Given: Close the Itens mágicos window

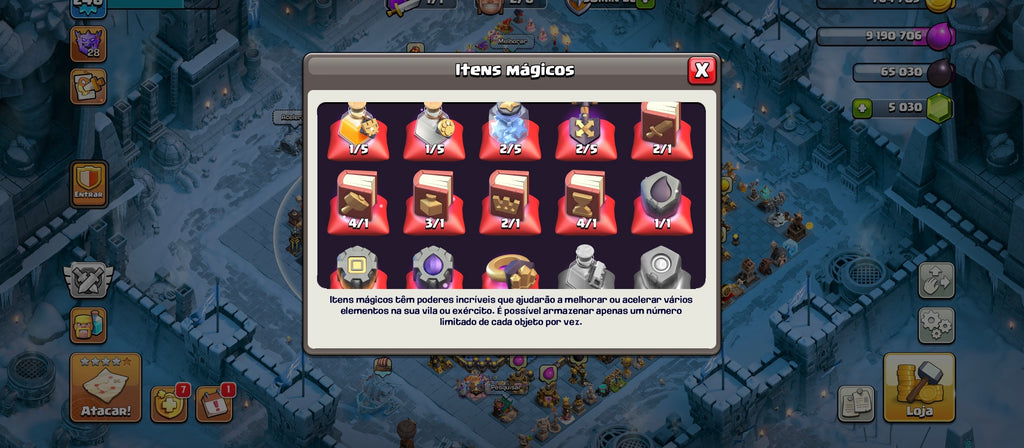Looking at the screenshot, I should 702,70.
